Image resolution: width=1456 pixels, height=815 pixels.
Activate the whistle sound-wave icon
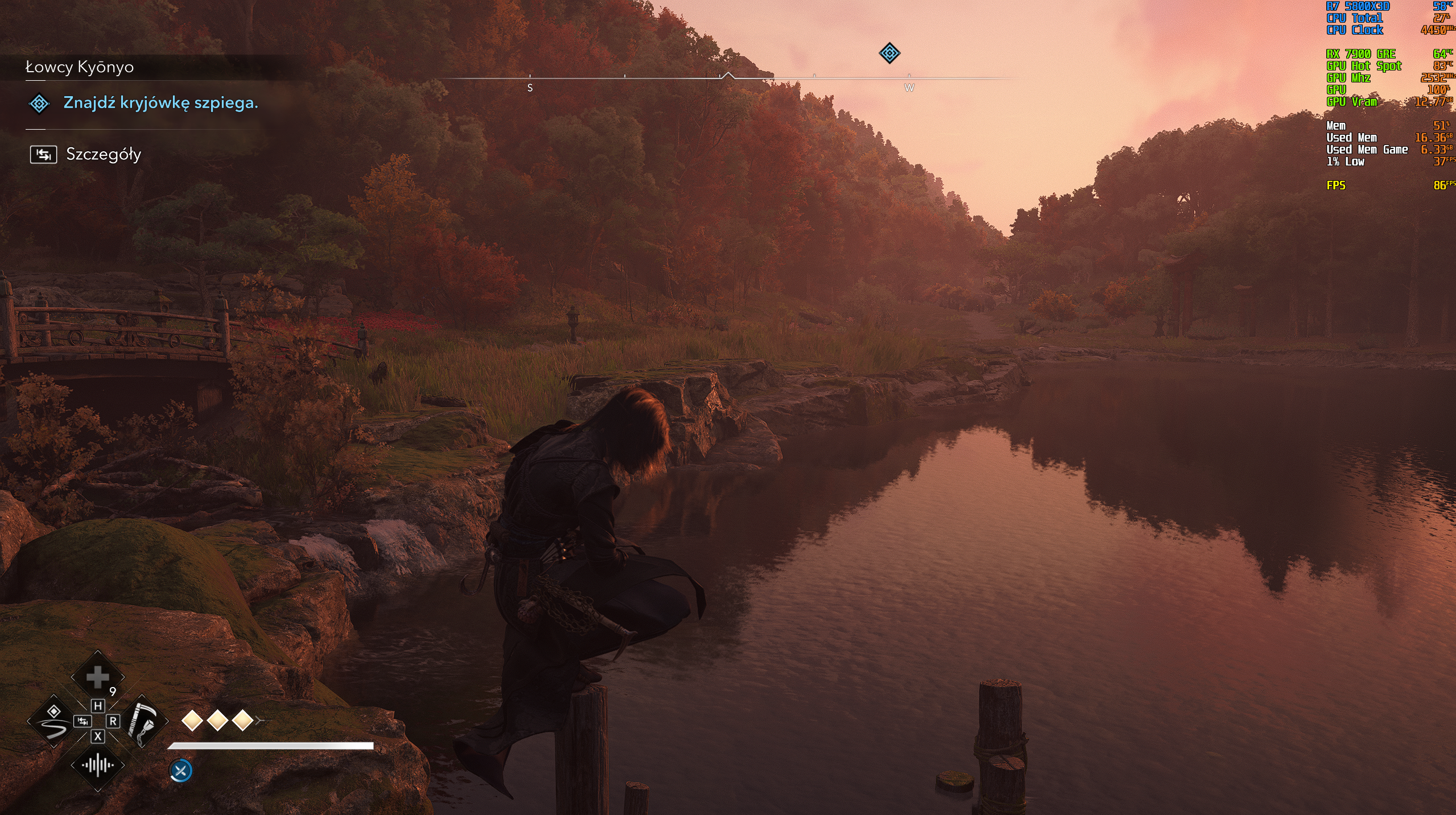click(97, 765)
